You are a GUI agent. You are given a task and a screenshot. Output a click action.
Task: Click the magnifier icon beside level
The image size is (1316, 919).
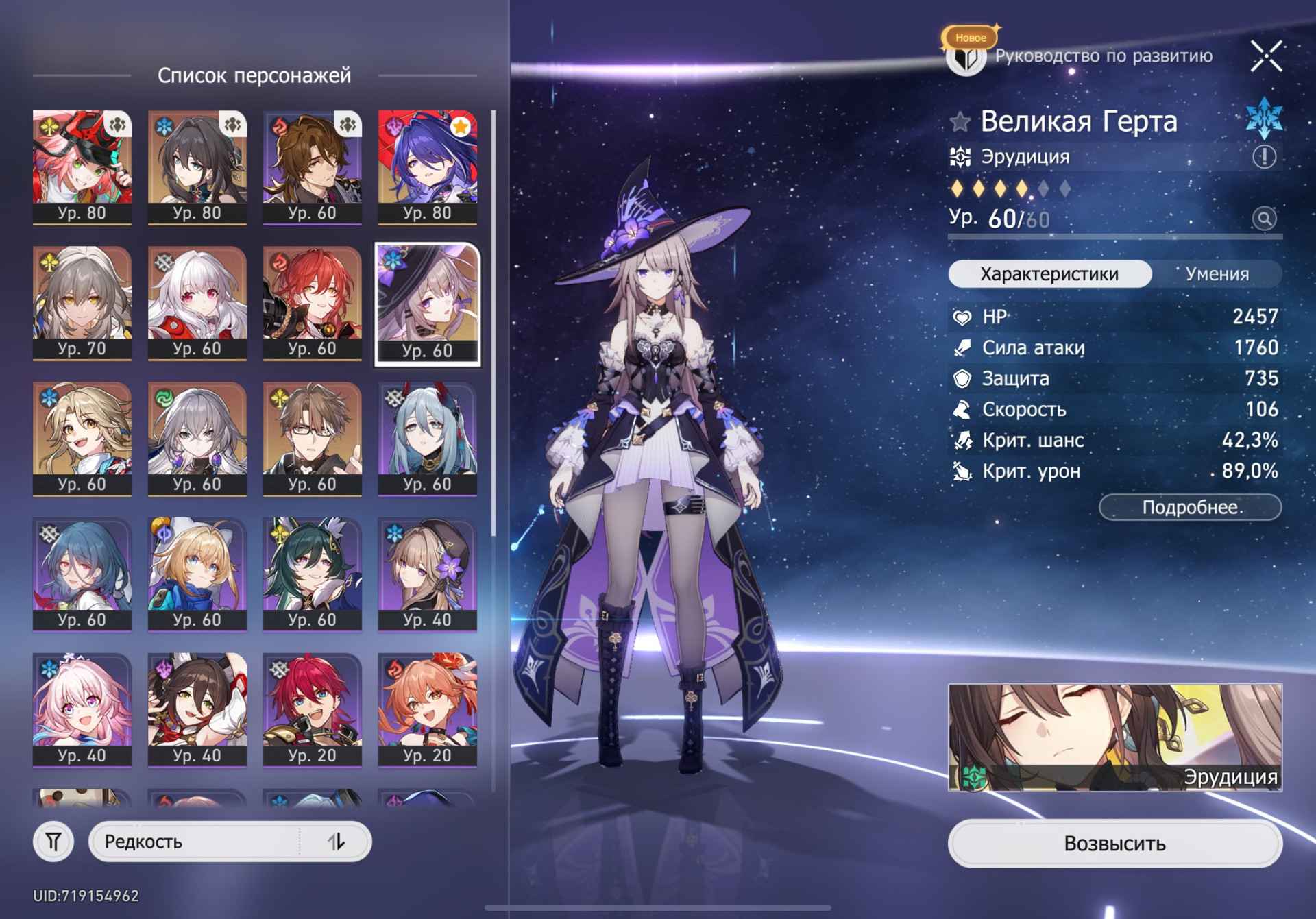coord(1264,219)
